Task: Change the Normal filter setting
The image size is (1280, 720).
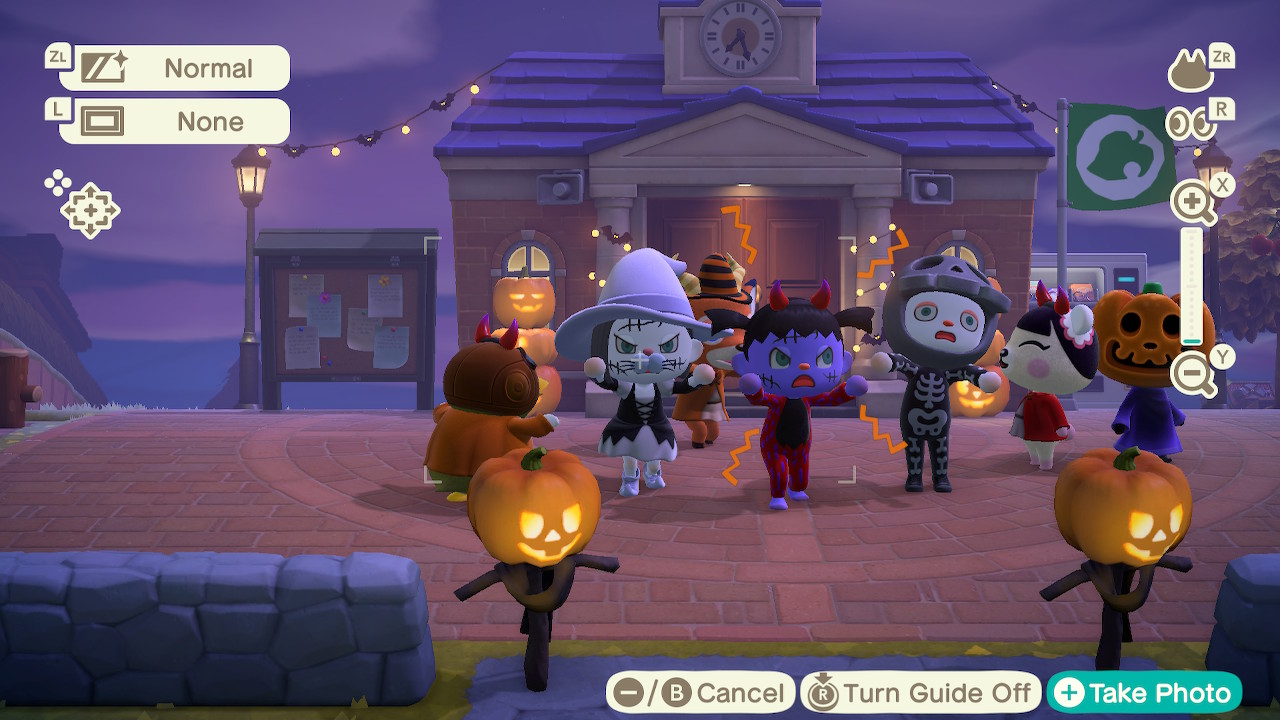Action: tap(185, 68)
